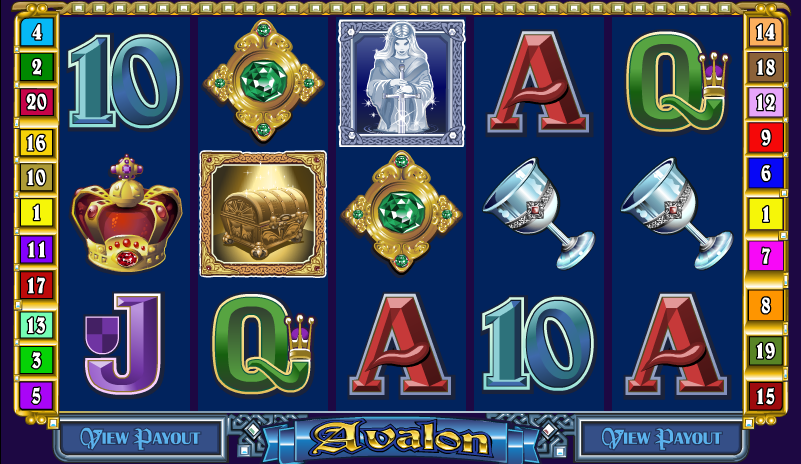This screenshot has height=464, width=801.
Task: Click the orange payline 8 marker
Action: [x=765, y=305]
